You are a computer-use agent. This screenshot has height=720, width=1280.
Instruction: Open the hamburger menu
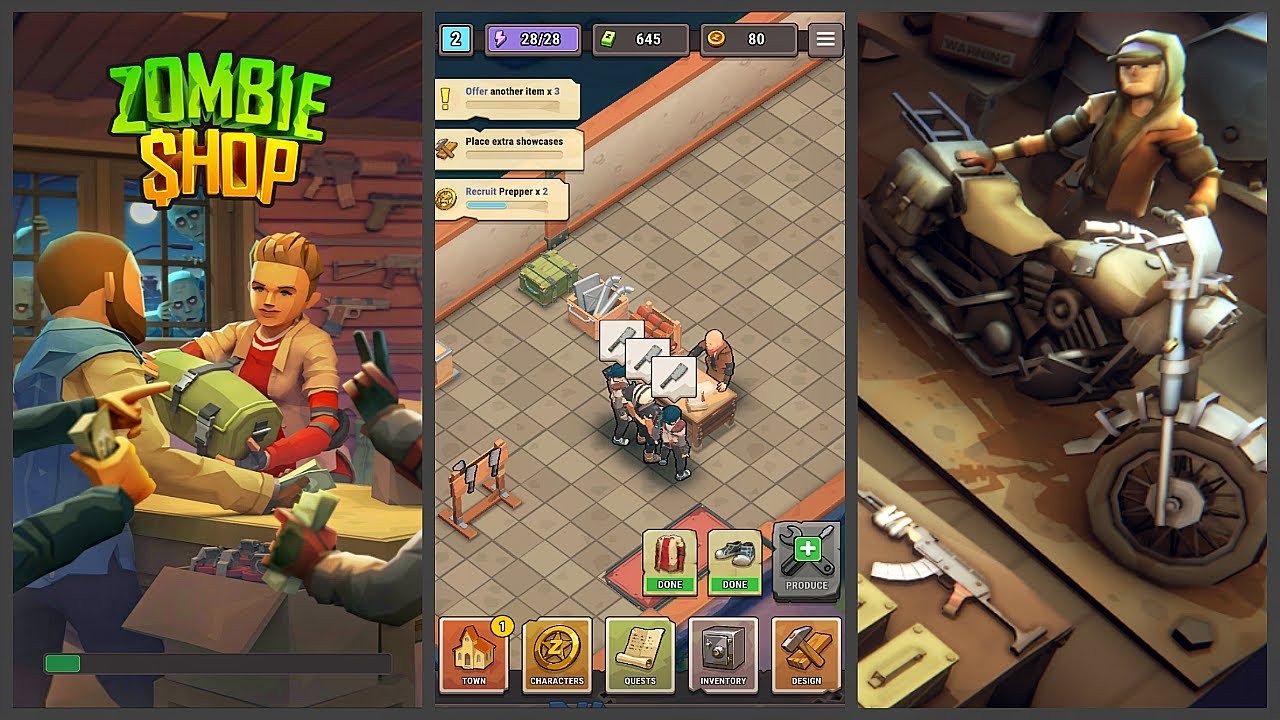click(x=825, y=39)
